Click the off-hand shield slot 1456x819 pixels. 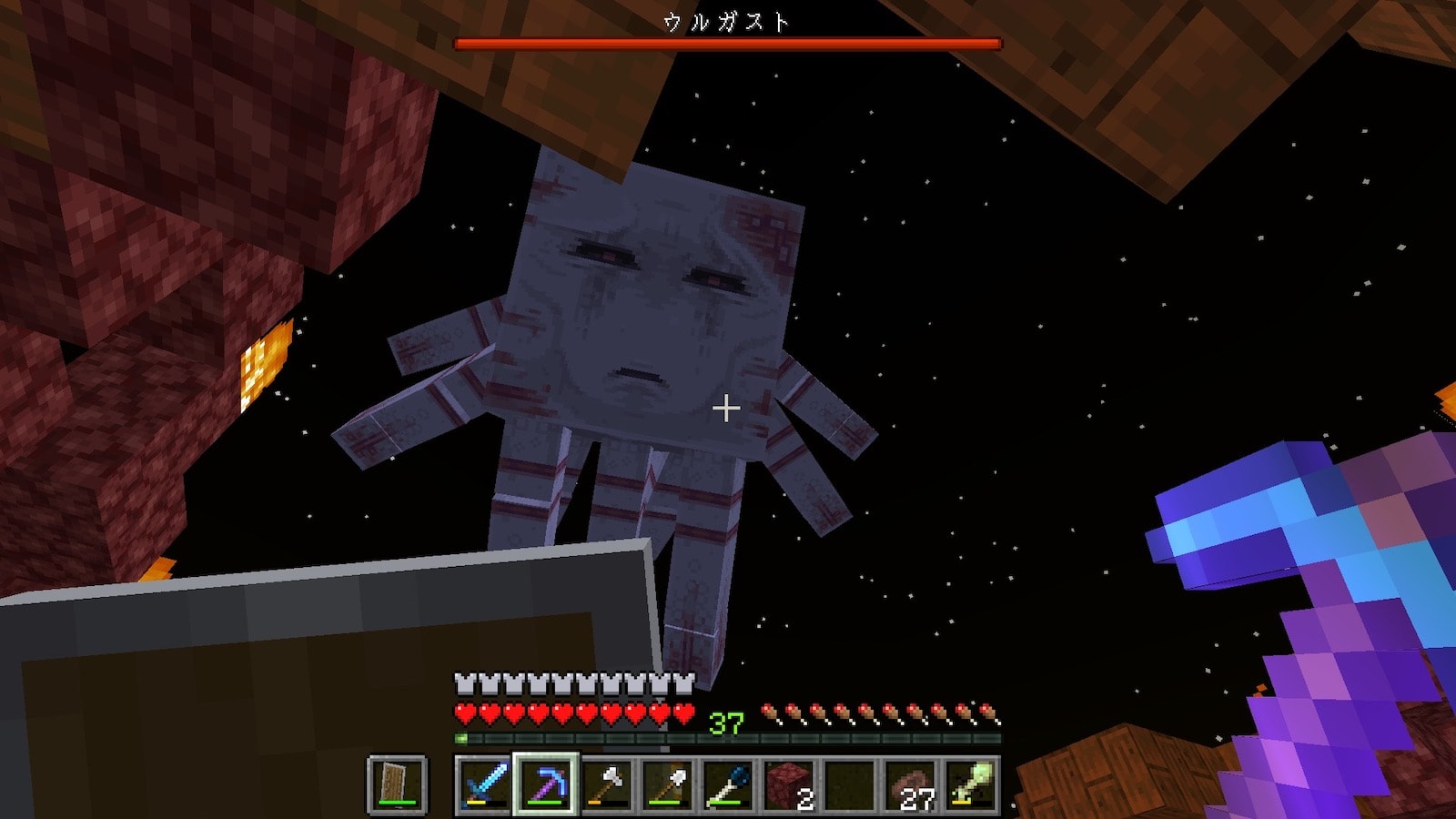[x=397, y=784]
